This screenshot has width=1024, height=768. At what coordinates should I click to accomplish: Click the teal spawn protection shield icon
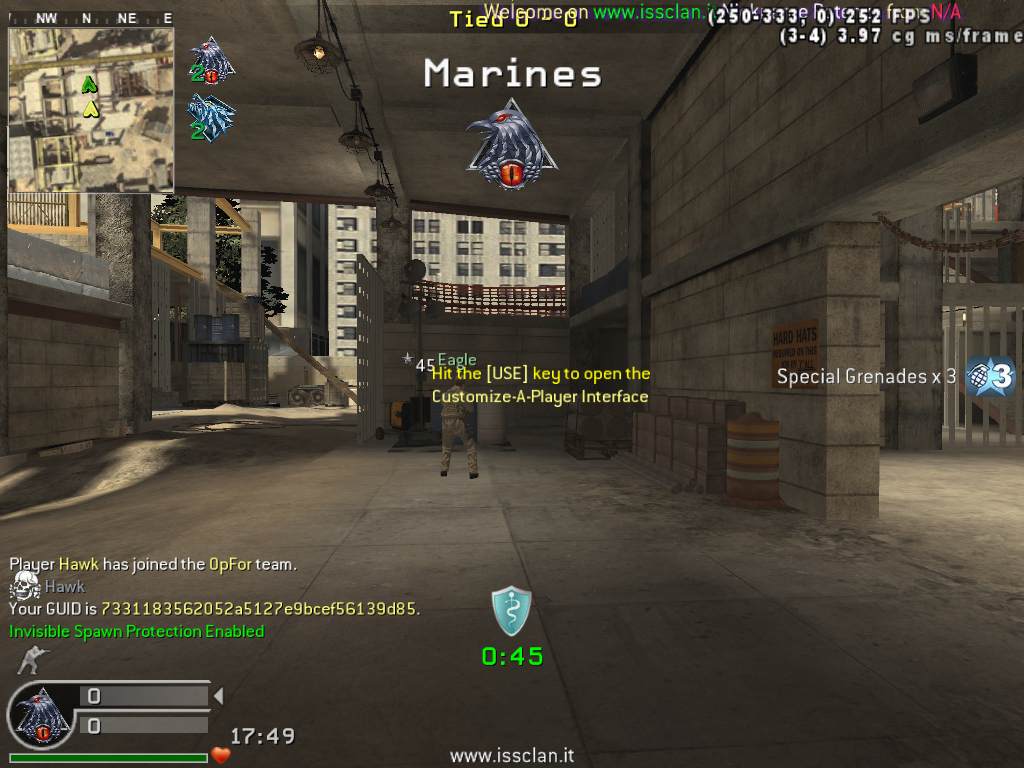point(511,611)
